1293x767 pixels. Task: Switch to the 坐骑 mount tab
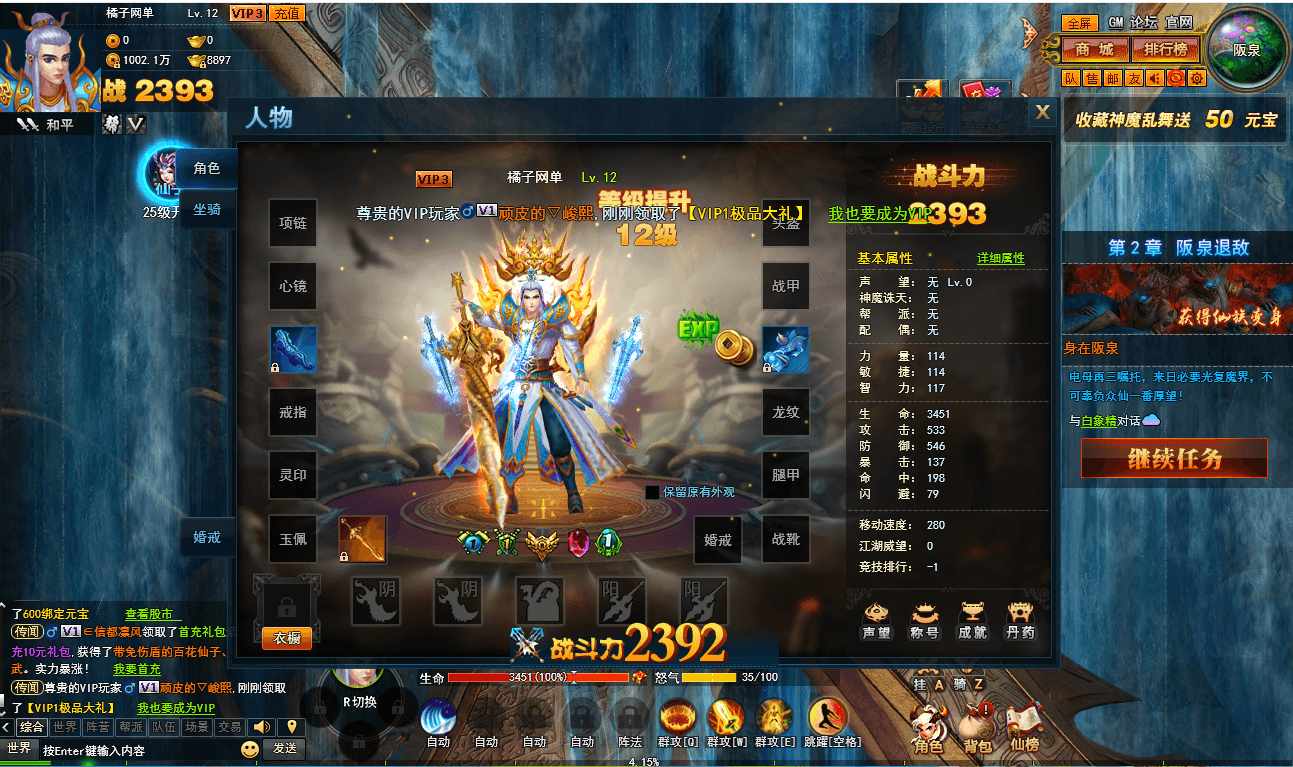[206, 210]
